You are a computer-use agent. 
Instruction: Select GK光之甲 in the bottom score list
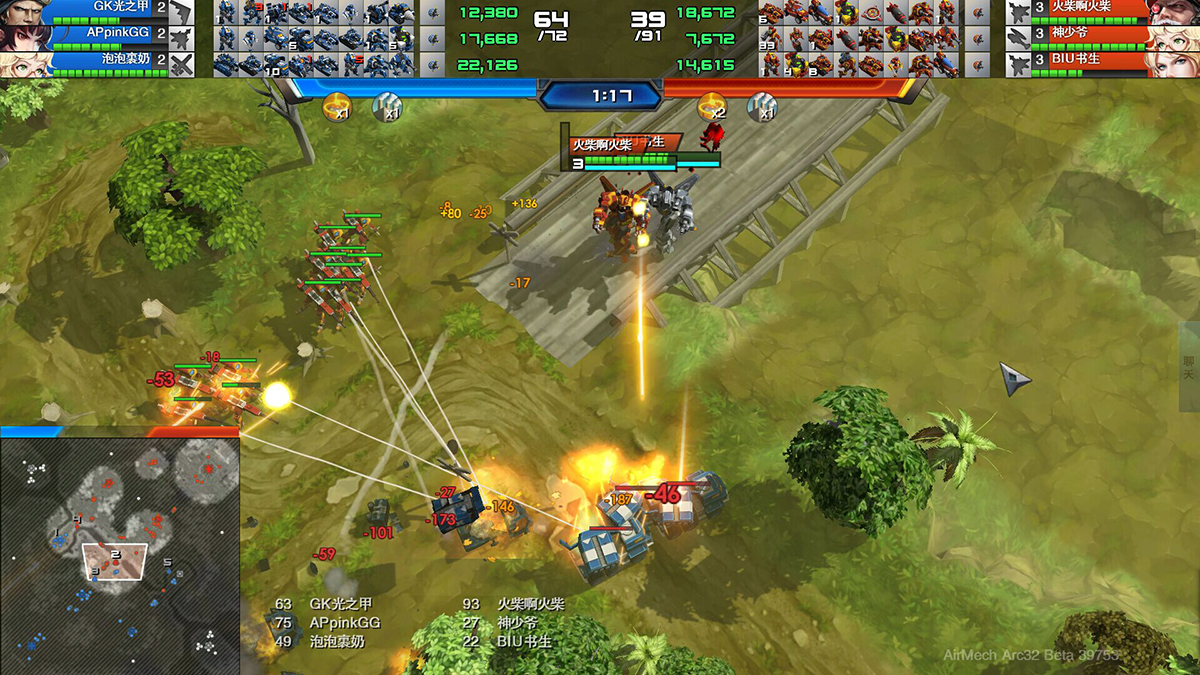point(340,604)
